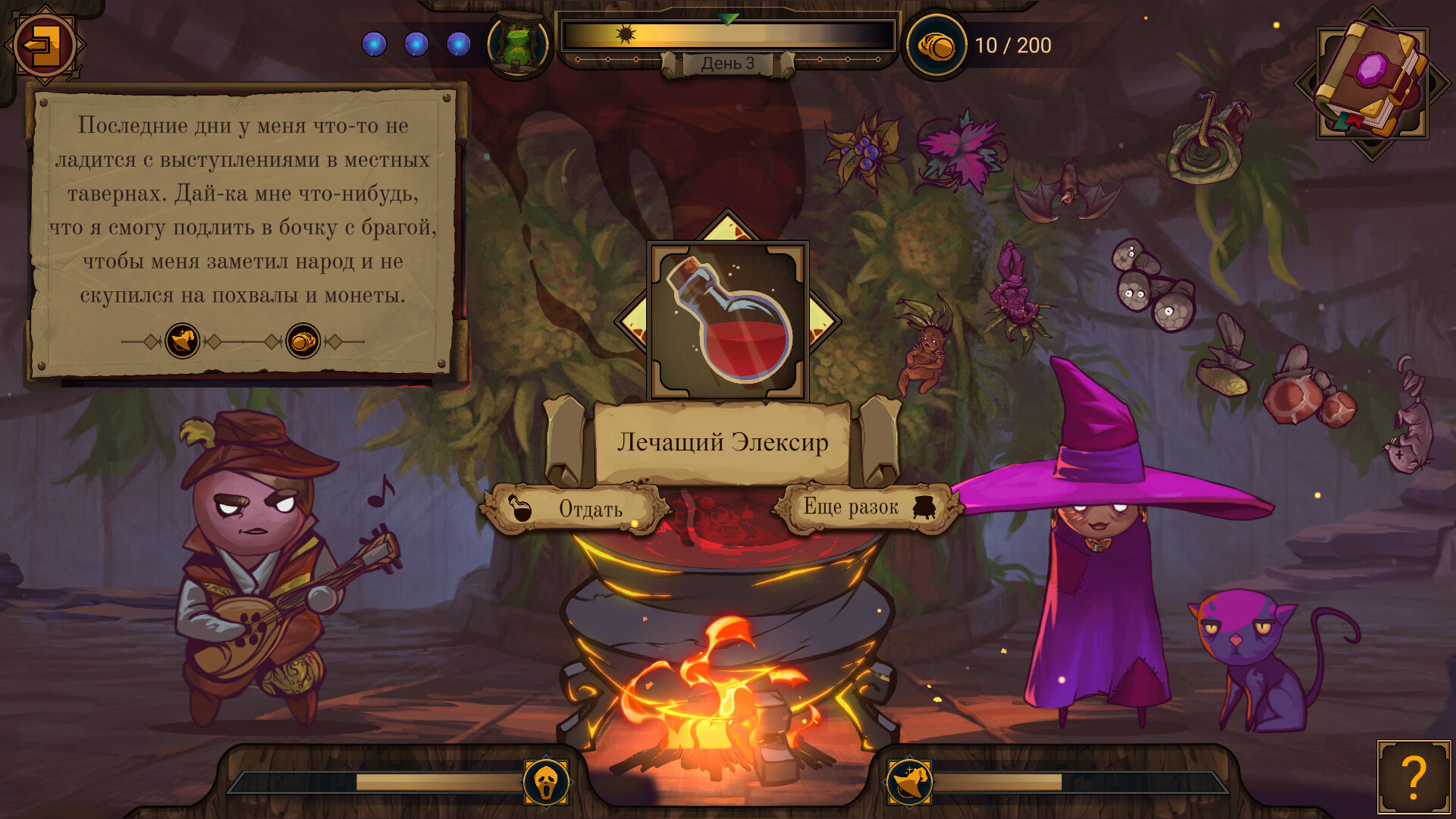Screen dimensions: 1456x819
Task: Click the green arrow marker above the day progress bar
Action: click(x=727, y=17)
